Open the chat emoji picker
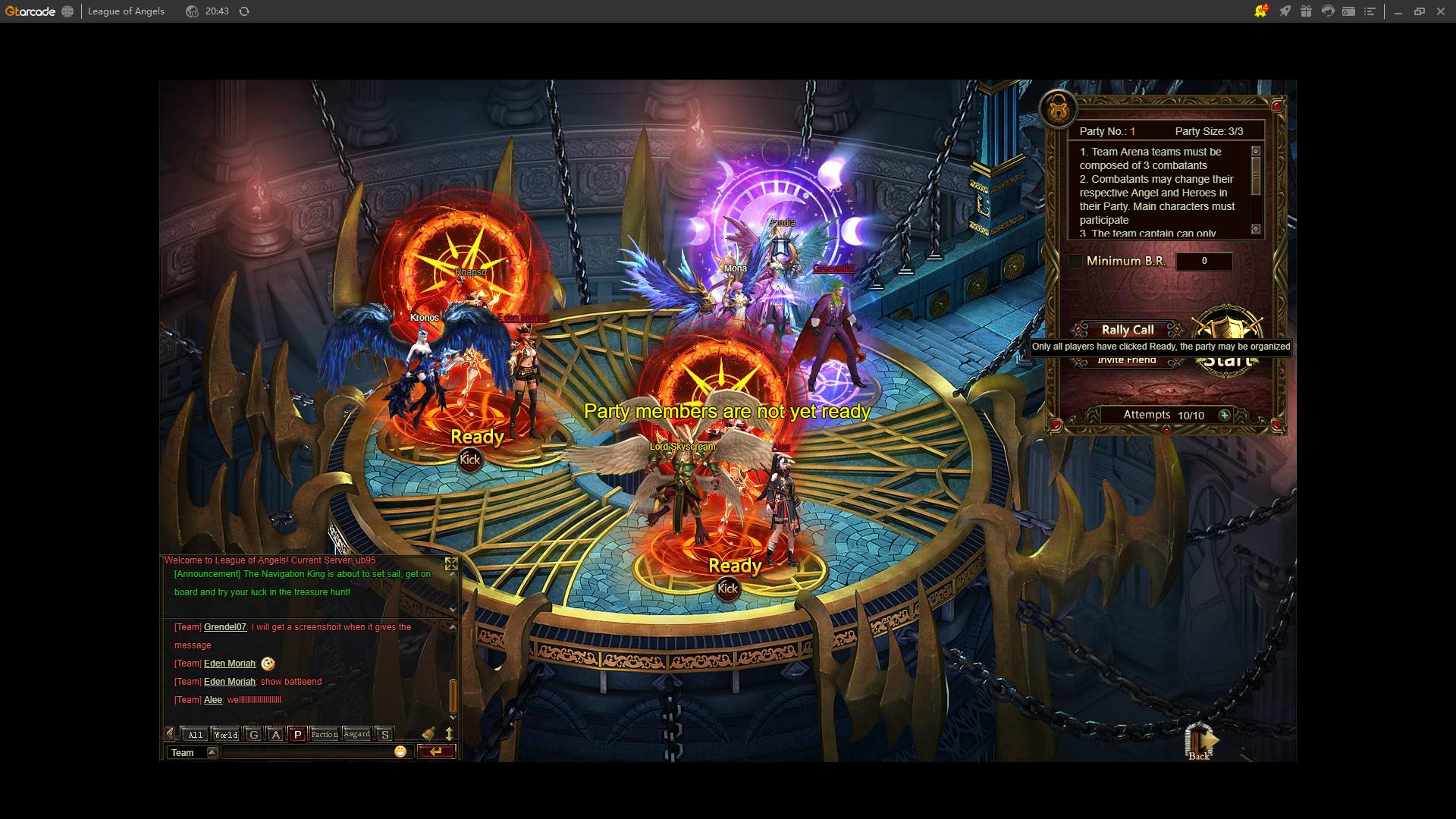Viewport: 1456px width, 819px height. [x=400, y=752]
